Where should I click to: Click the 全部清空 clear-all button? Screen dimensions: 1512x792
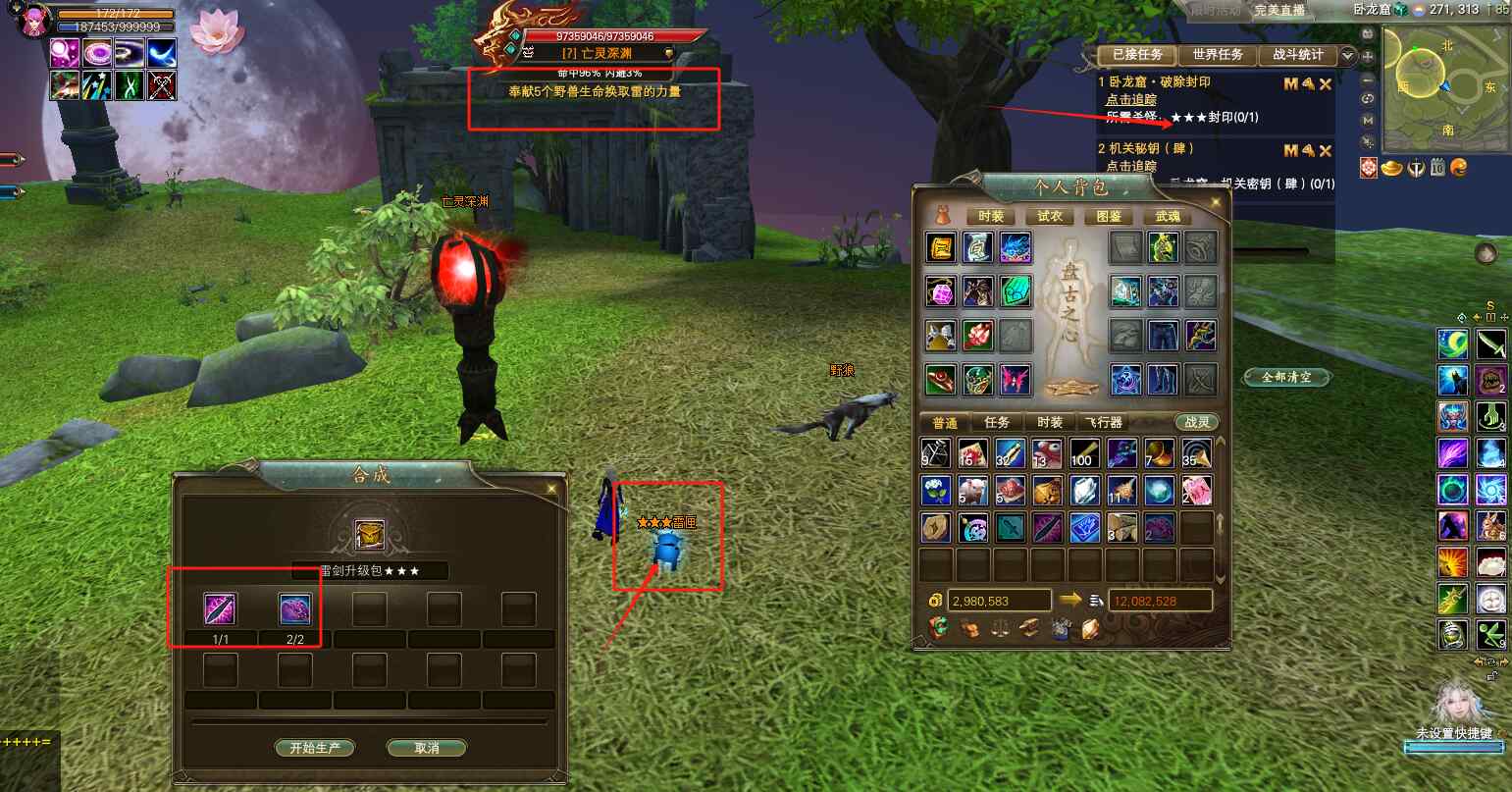click(1286, 377)
